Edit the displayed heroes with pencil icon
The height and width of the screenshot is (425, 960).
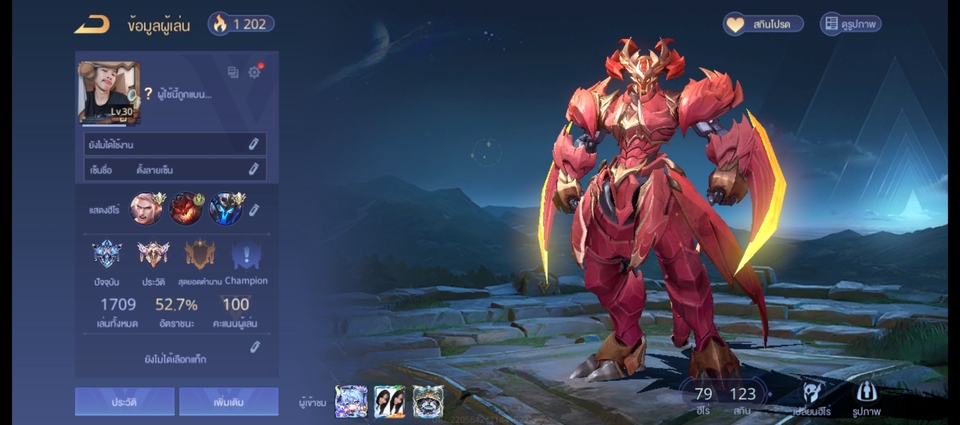(x=254, y=210)
